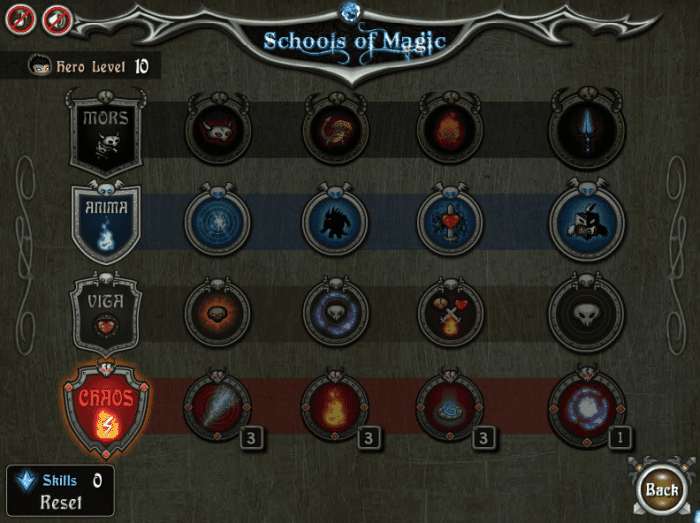Toggle the music mute button
Screen dimensions: 700x523
(x=21, y=18)
